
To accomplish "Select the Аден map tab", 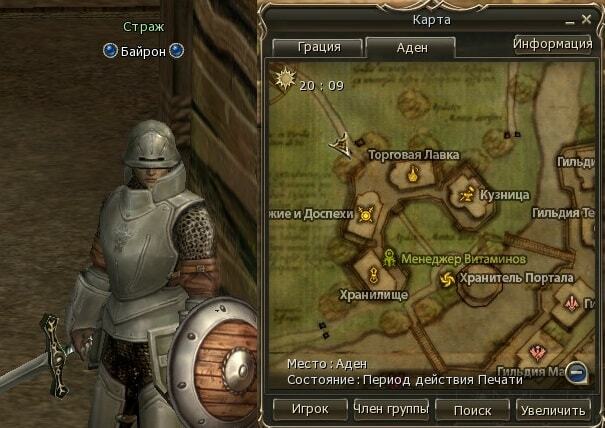I will 410,47.
